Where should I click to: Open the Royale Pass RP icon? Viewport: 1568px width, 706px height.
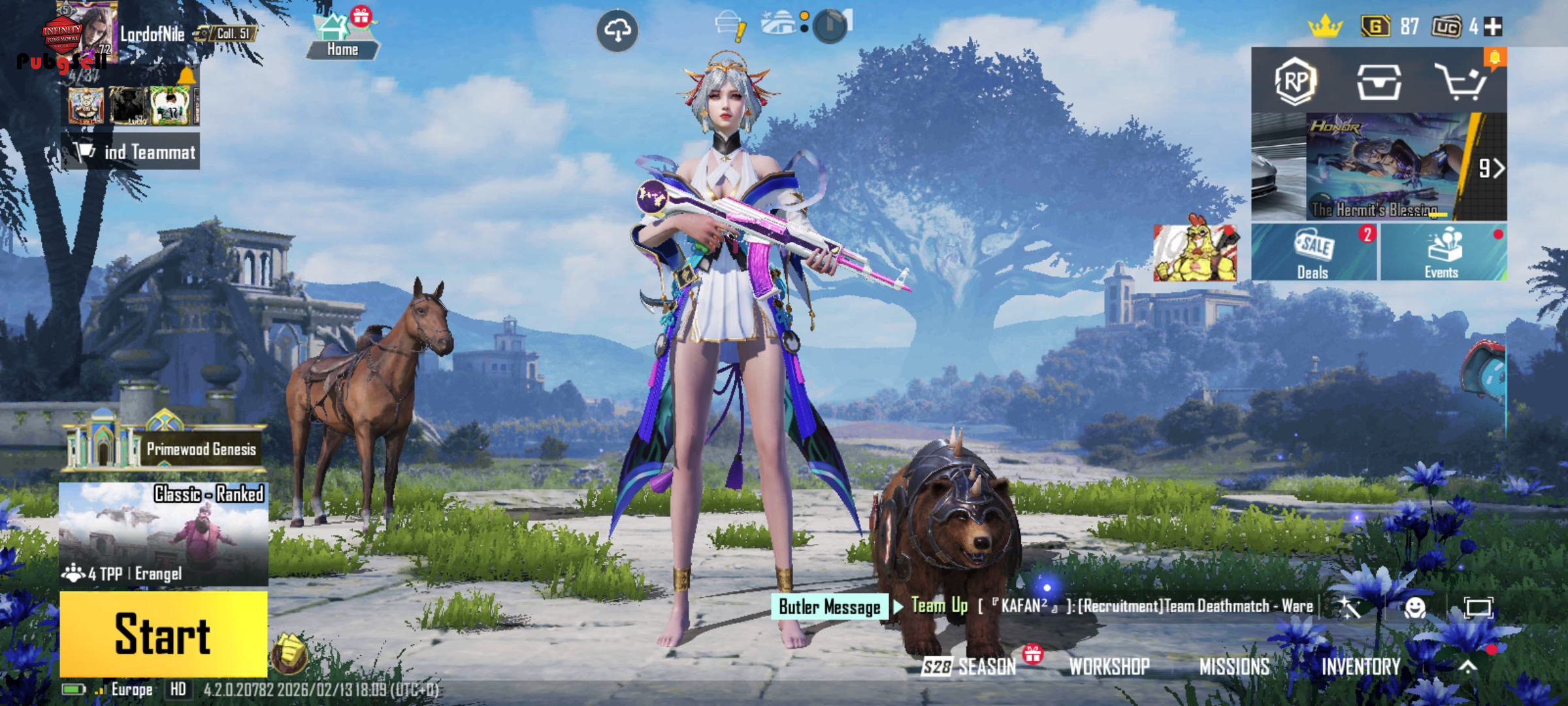(x=1295, y=82)
